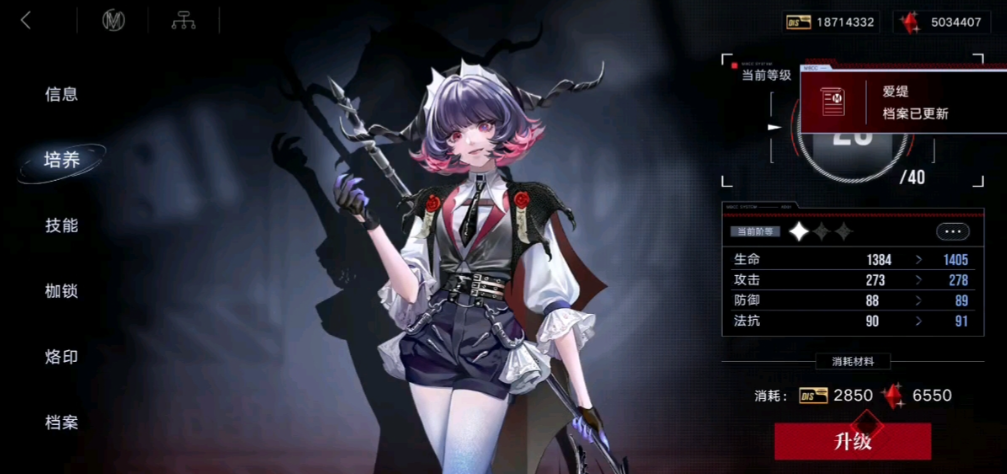The height and width of the screenshot is (474, 1007).
Task: Go back with the arrow button
Action: 26,20
